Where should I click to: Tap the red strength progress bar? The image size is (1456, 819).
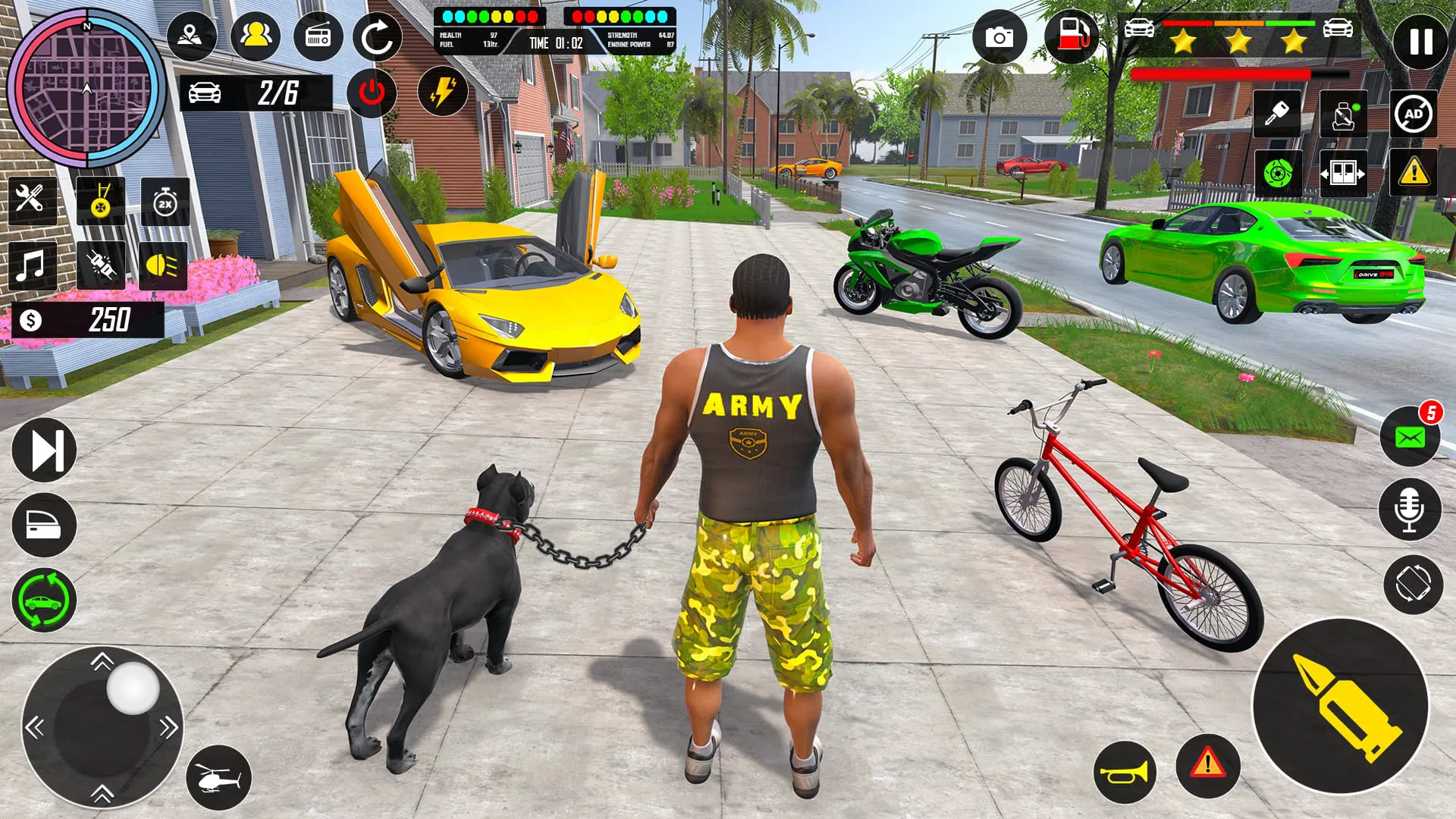pyautogui.click(x=1221, y=72)
